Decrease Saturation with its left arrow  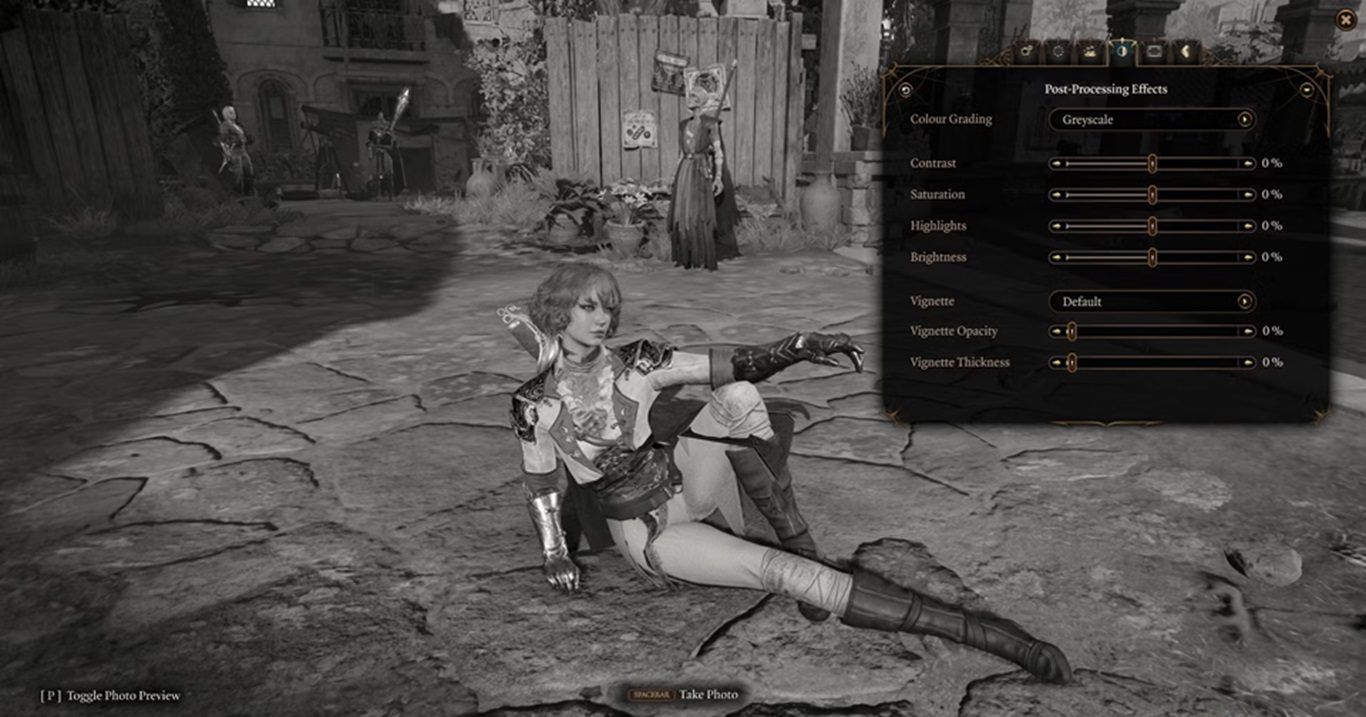point(1056,194)
